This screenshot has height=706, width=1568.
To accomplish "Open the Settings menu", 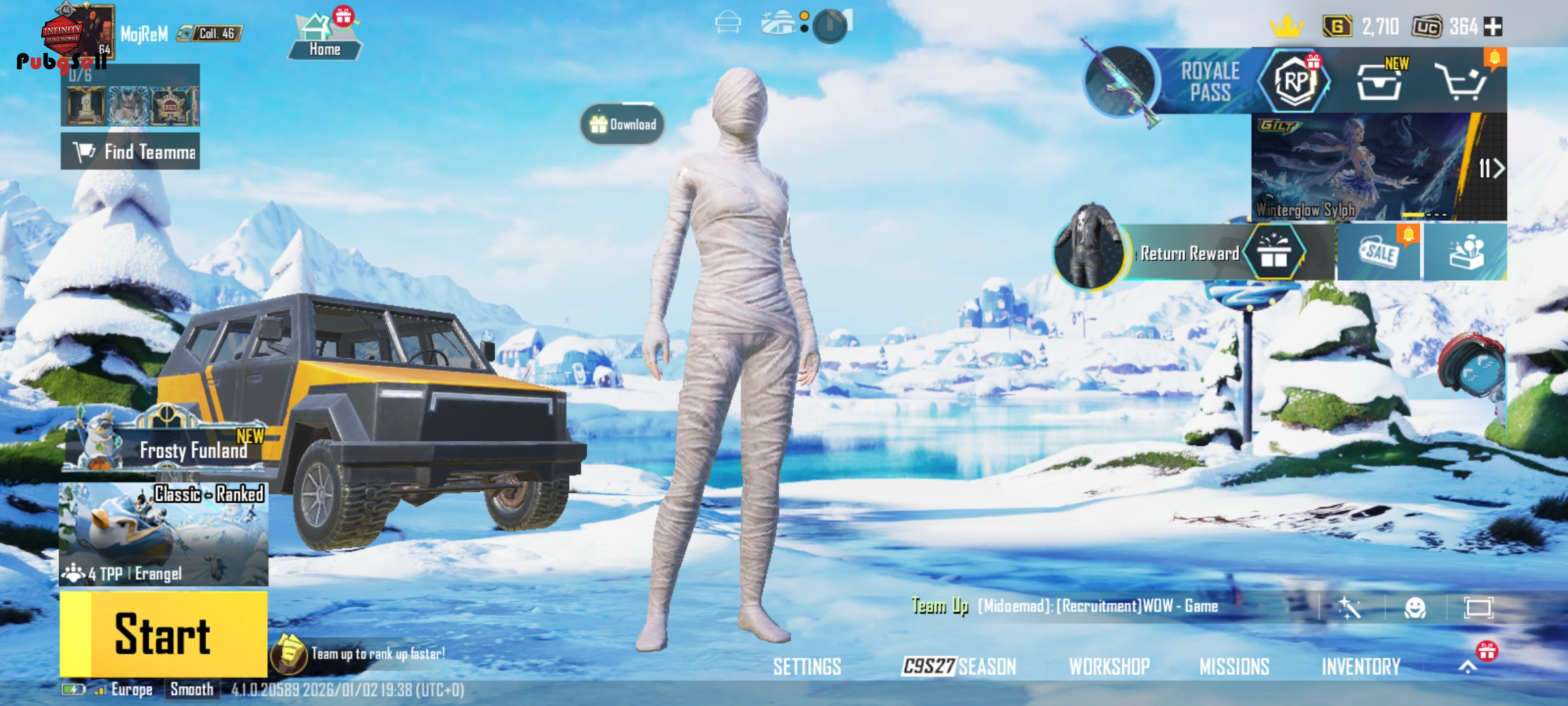I will pyautogui.click(x=807, y=667).
